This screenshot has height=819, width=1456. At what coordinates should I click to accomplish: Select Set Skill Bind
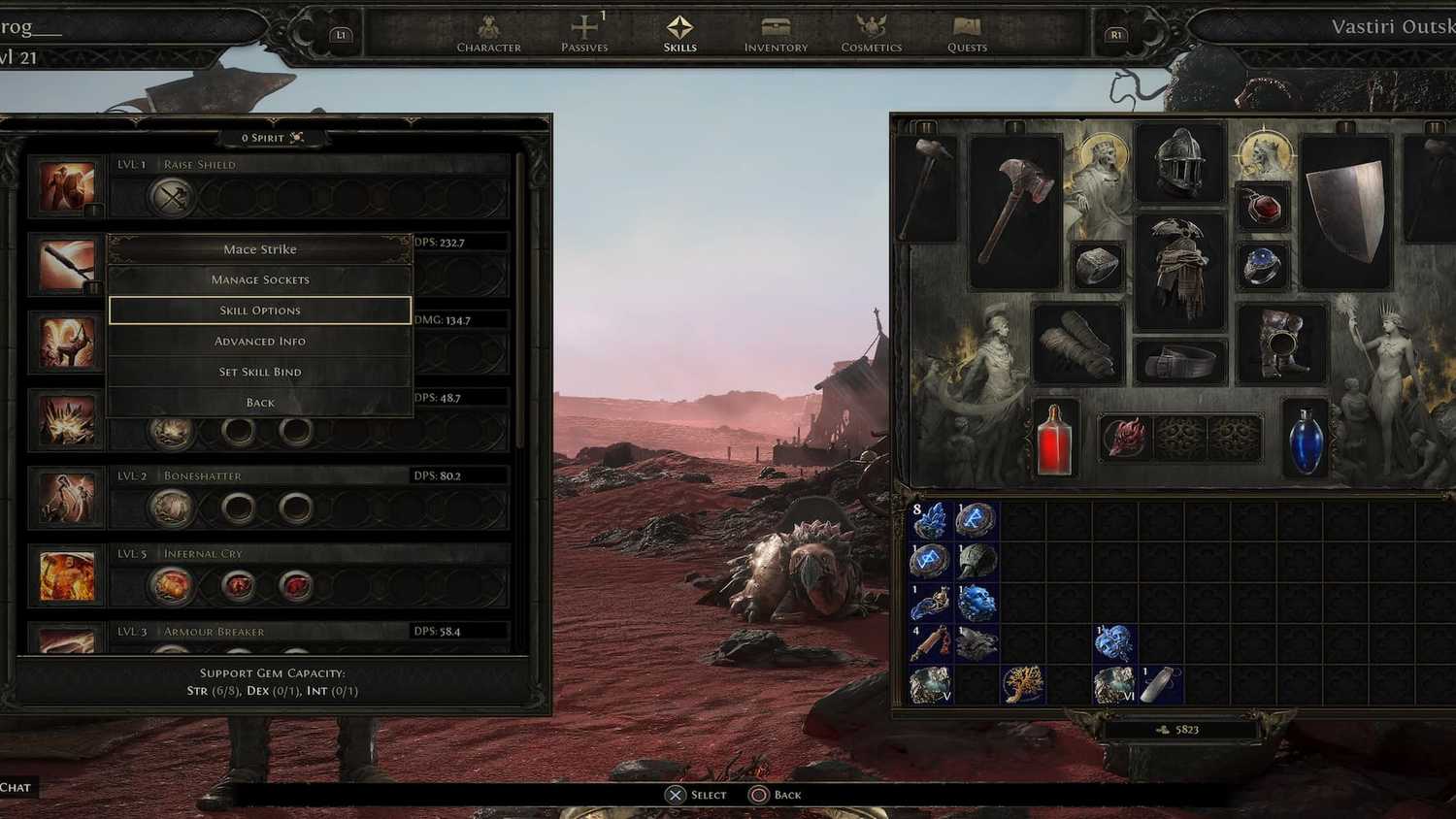coord(259,372)
